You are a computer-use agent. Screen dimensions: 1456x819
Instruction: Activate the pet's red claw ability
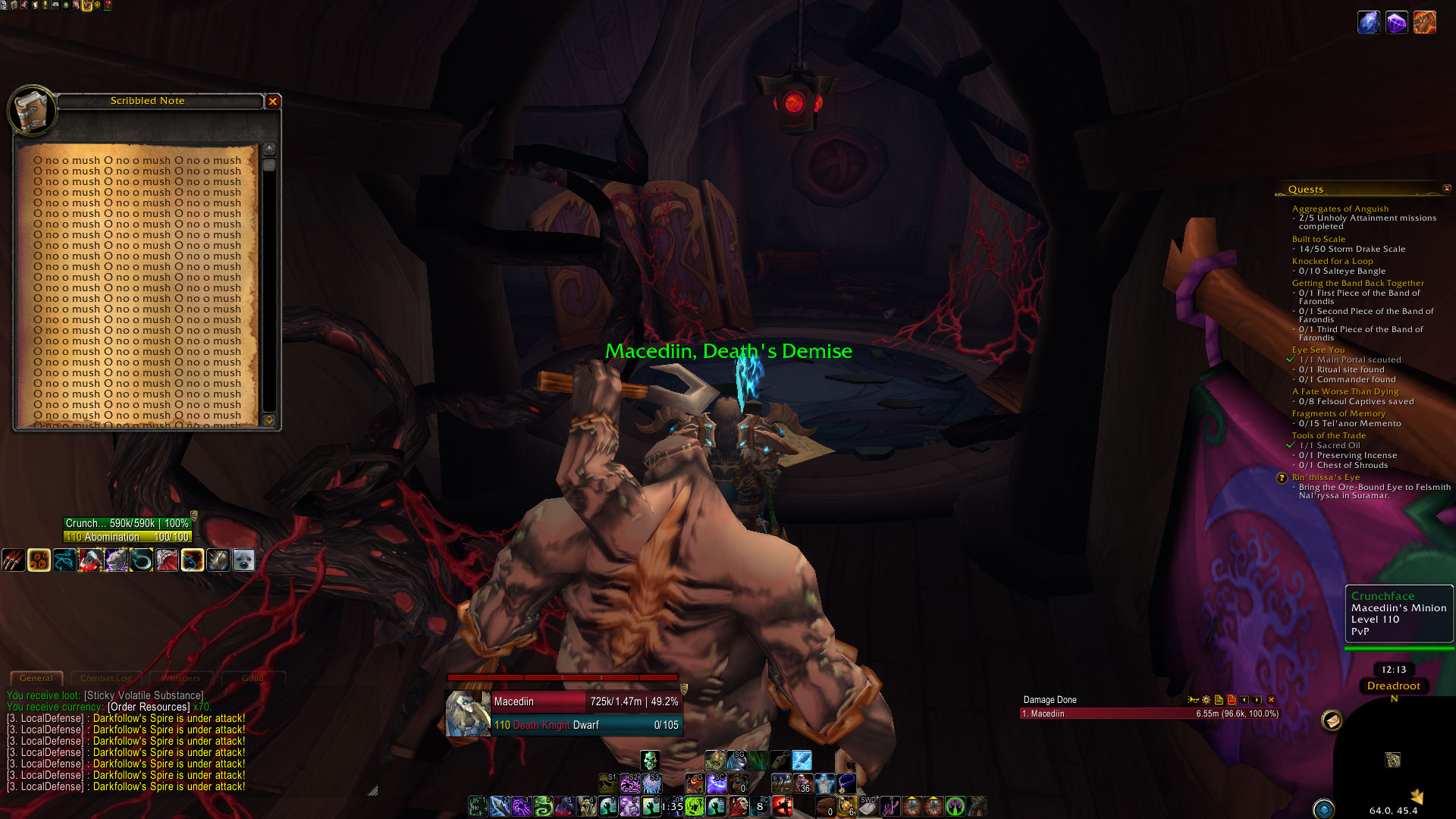pyautogui.click(x=13, y=560)
